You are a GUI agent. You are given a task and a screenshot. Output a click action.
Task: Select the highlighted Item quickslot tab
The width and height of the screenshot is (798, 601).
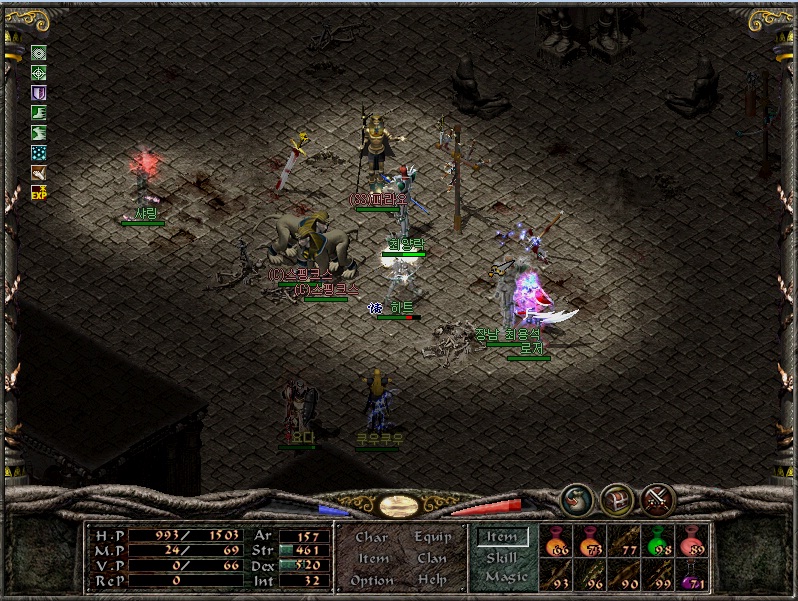coord(502,537)
